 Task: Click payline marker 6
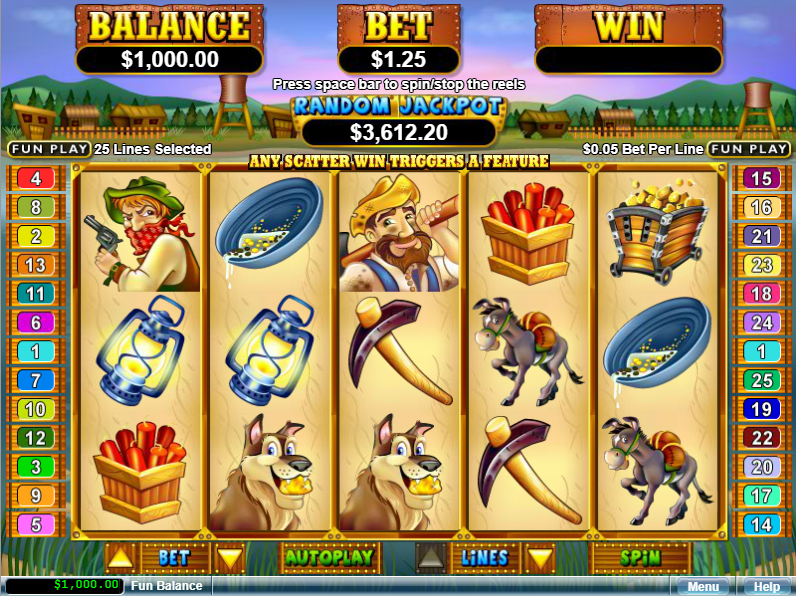pos(36,323)
